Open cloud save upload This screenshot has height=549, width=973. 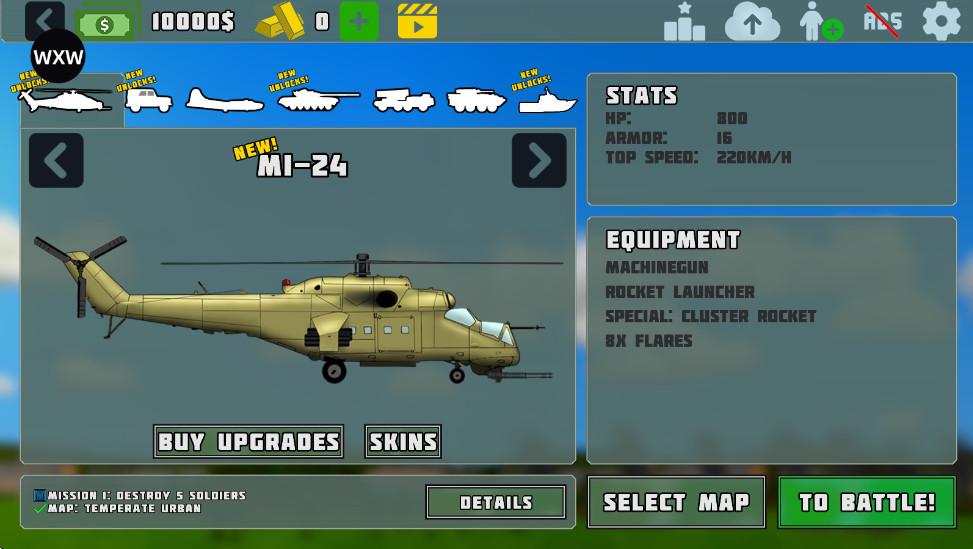tap(752, 21)
